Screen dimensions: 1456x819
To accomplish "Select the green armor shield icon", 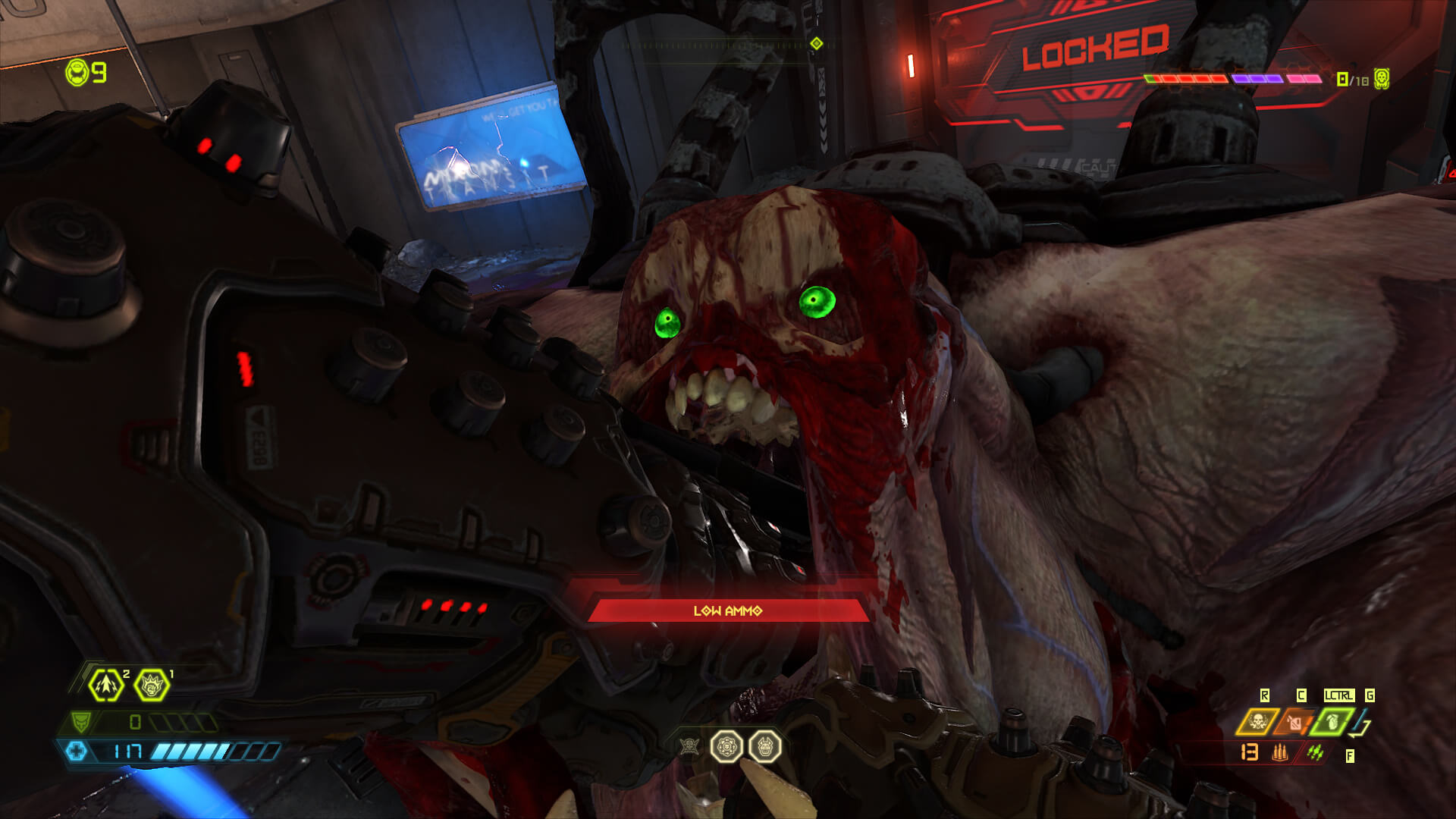I will coord(80,721).
